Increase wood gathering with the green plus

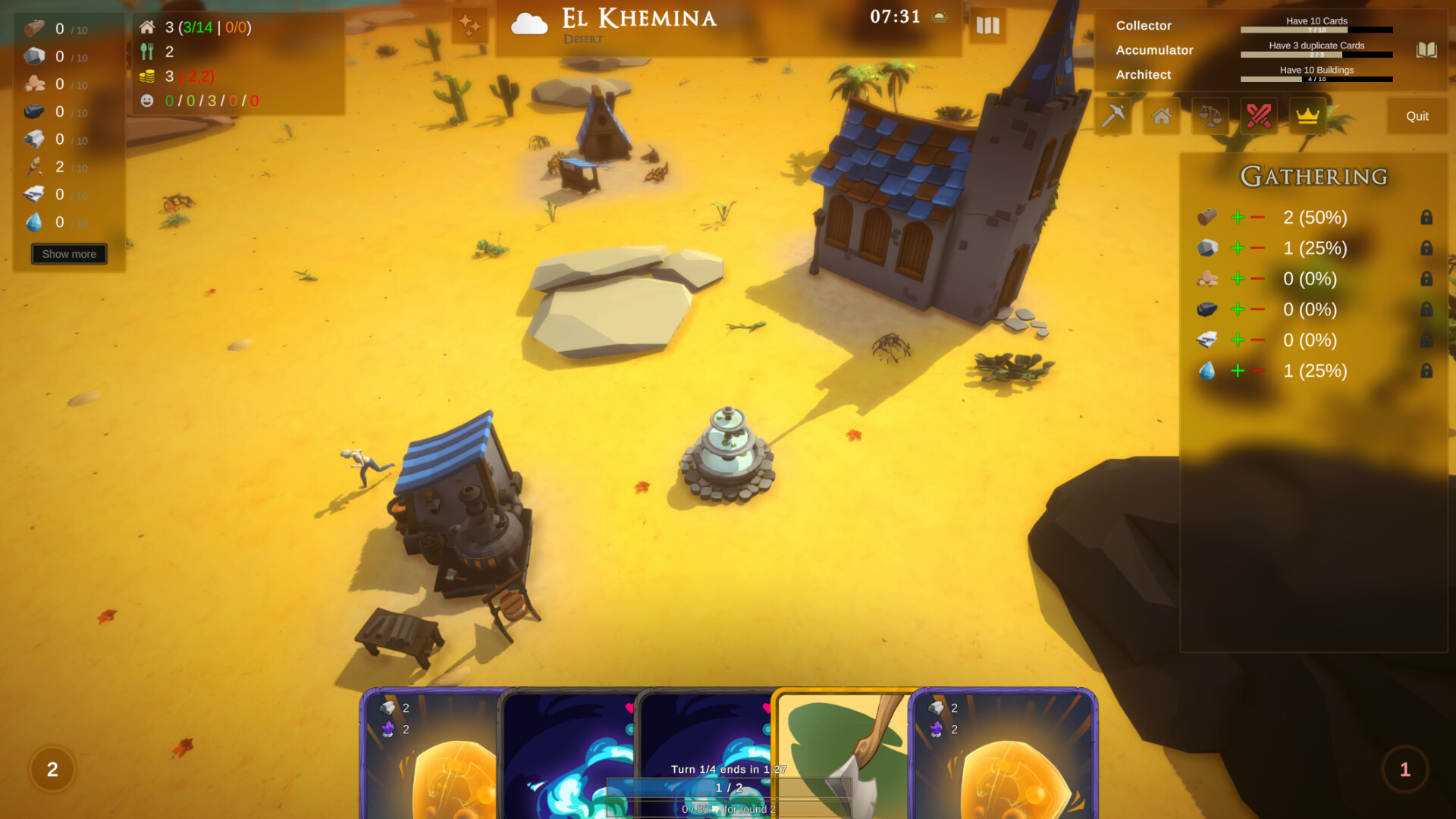(x=1238, y=218)
